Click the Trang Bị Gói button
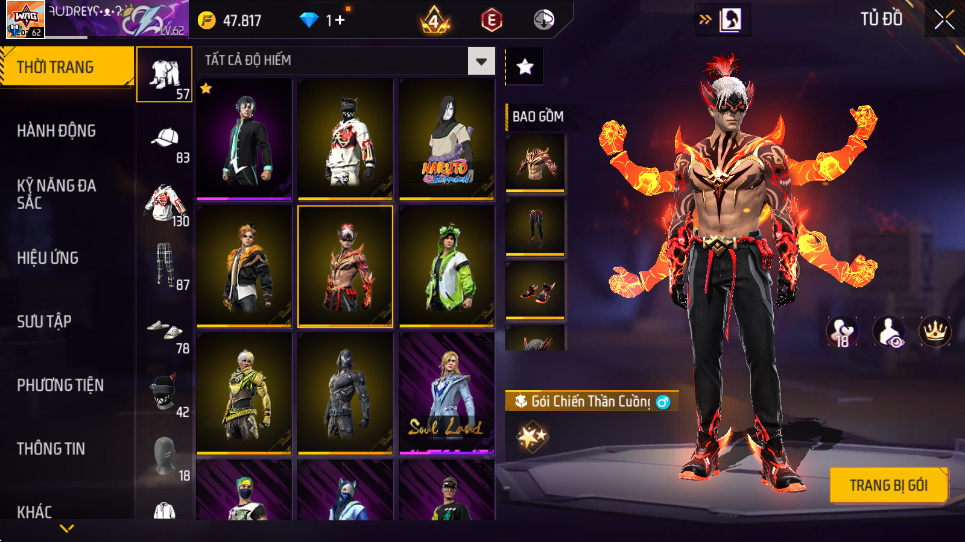This screenshot has height=542, width=965. coord(888,486)
